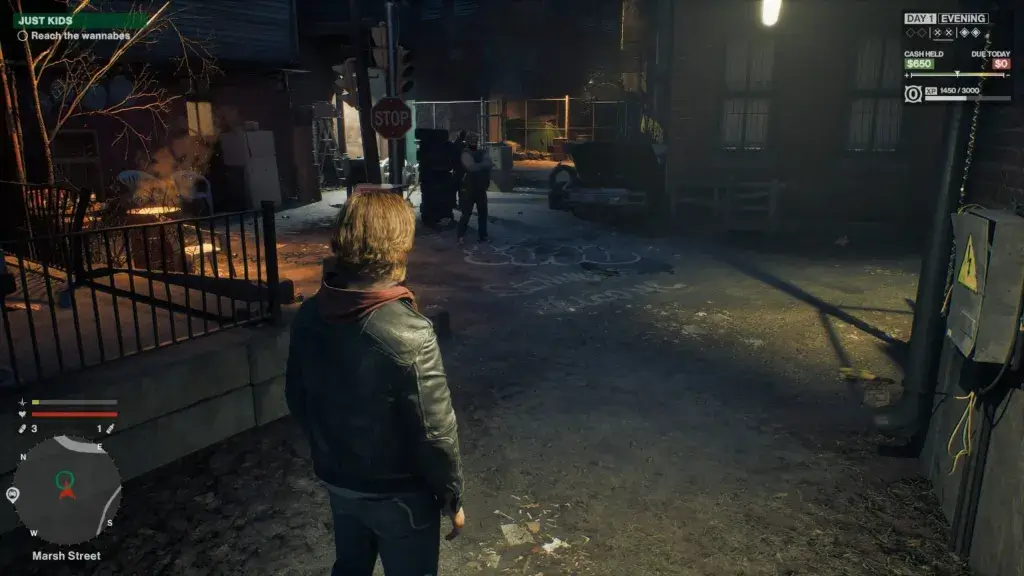Click the 'Reach the wannabes' objective
The height and width of the screenshot is (576, 1024).
(x=73, y=36)
